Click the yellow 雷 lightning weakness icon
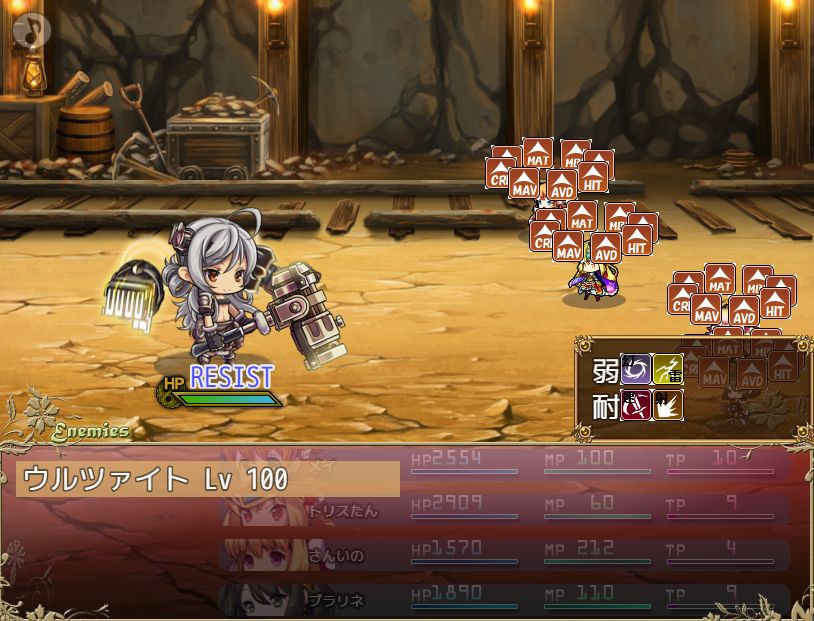 667,369
